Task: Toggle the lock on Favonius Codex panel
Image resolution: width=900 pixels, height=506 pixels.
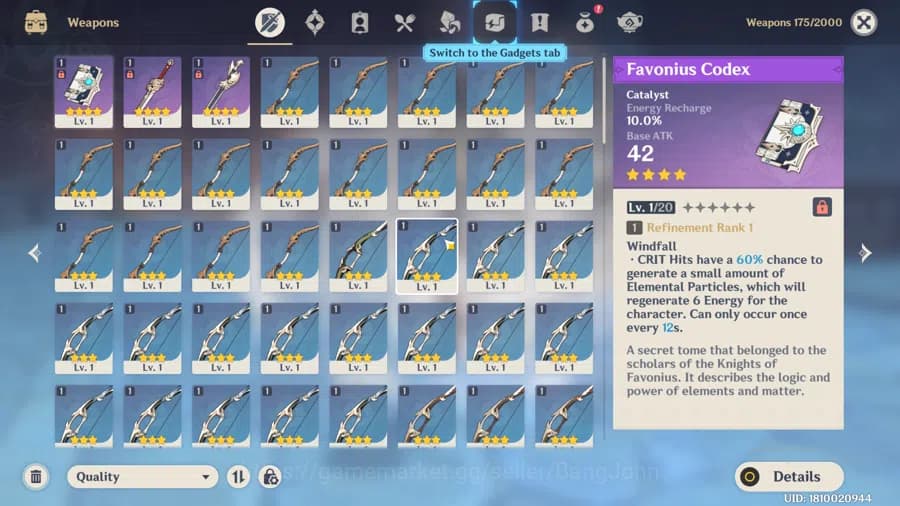Action: tap(822, 207)
